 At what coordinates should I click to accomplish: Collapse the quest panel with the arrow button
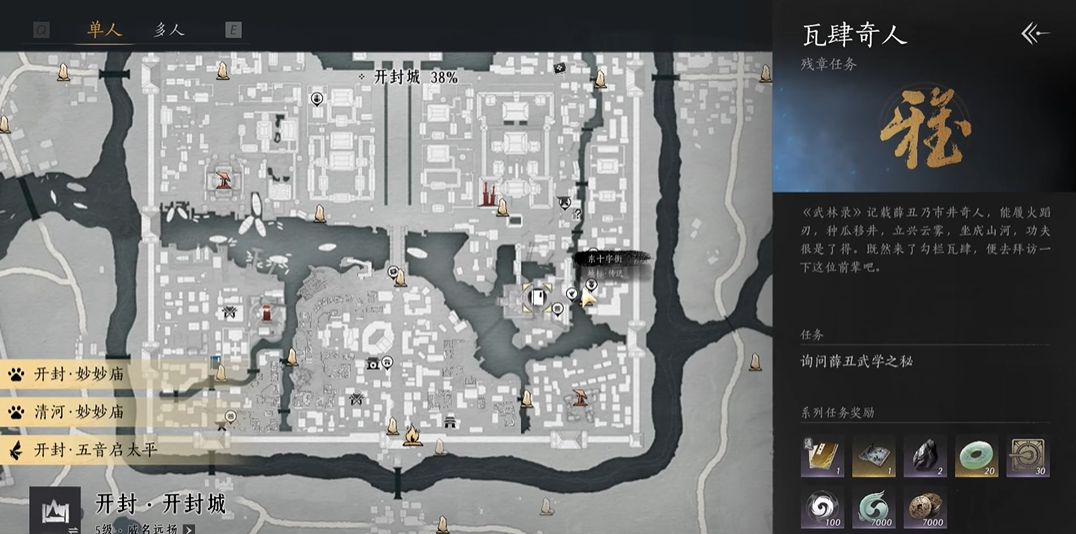click(x=1035, y=33)
